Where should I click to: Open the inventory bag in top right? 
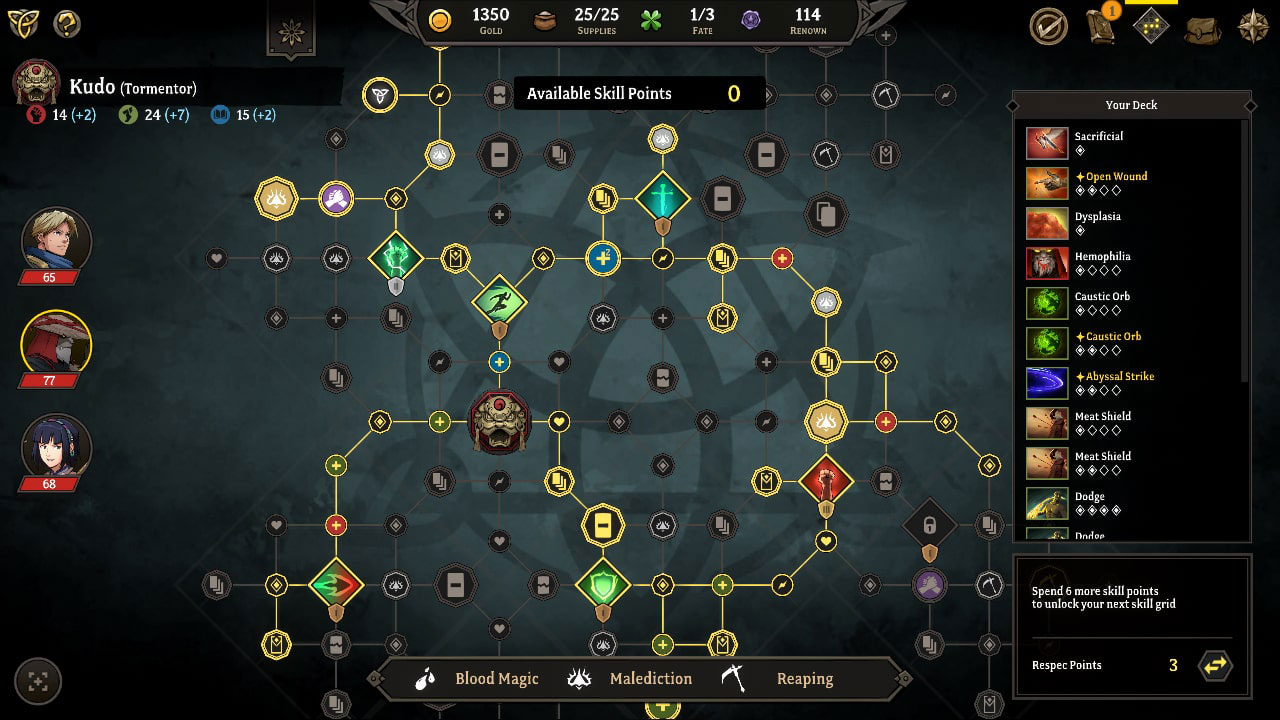tap(1202, 30)
